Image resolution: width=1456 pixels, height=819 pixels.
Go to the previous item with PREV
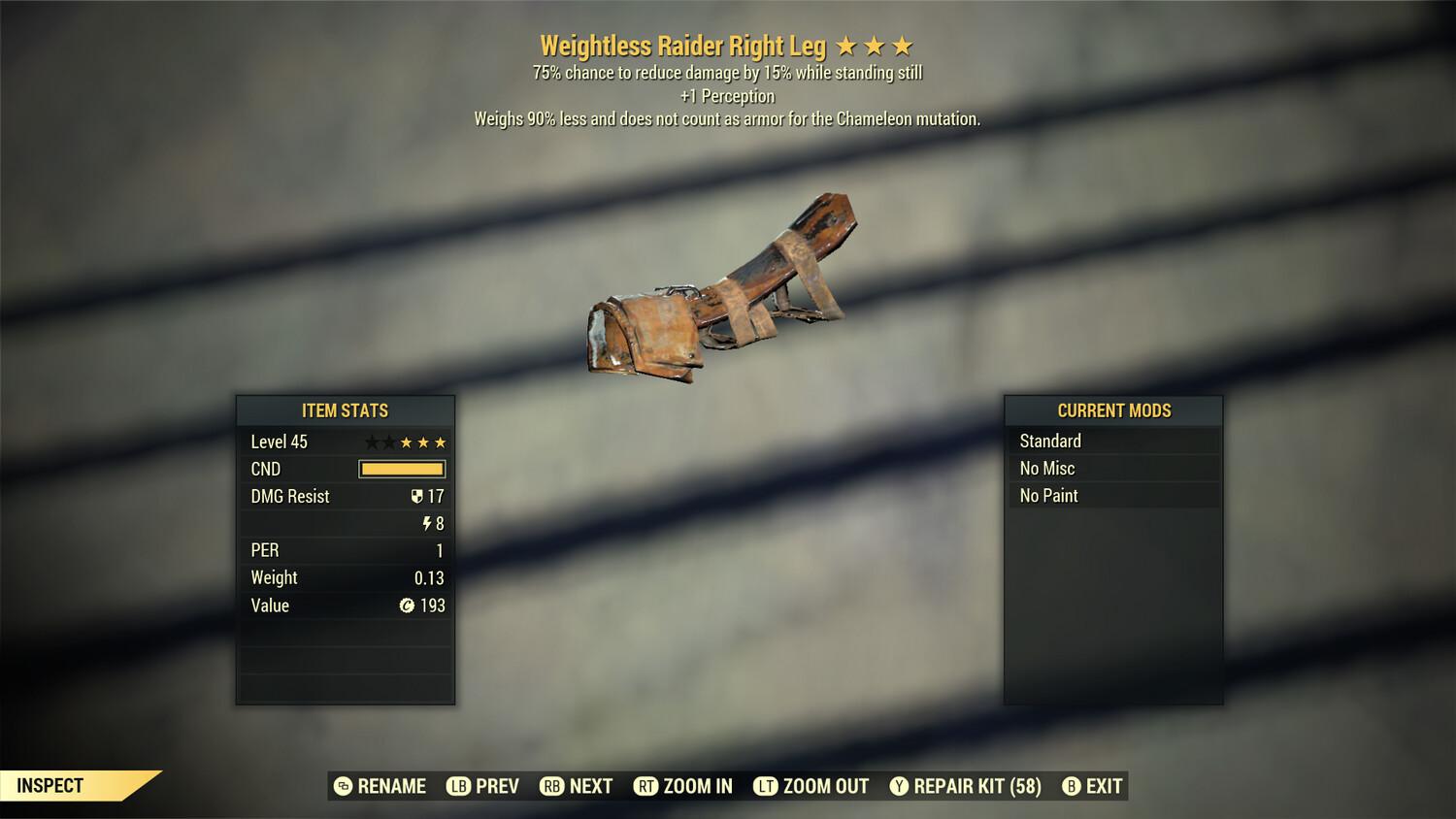pos(483,786)
